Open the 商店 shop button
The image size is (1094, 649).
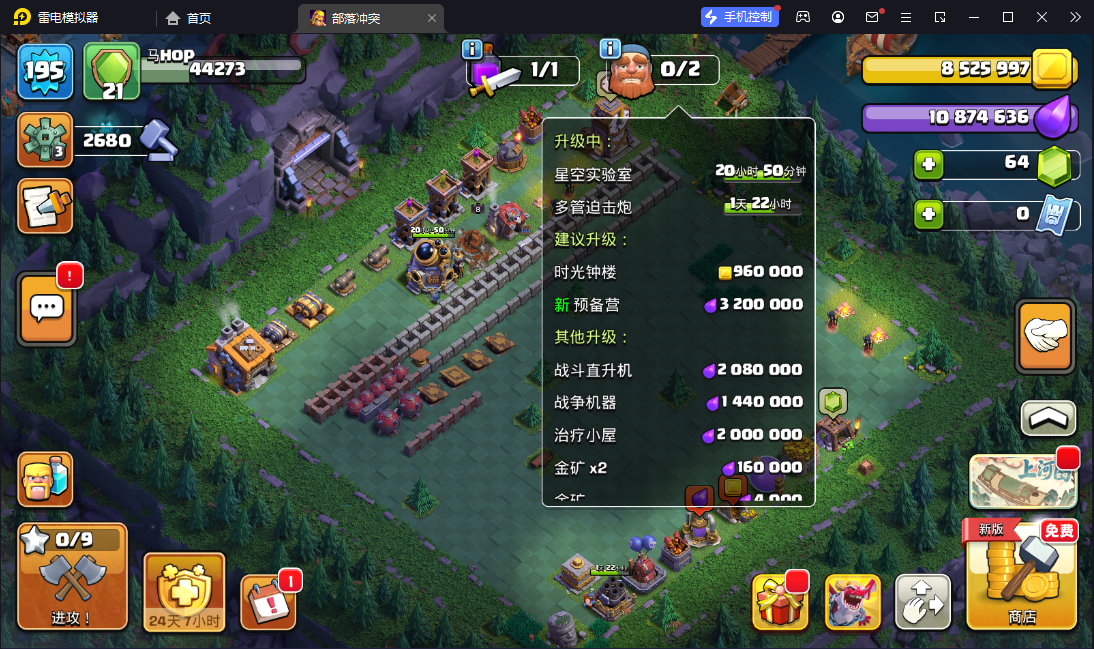1022,577
